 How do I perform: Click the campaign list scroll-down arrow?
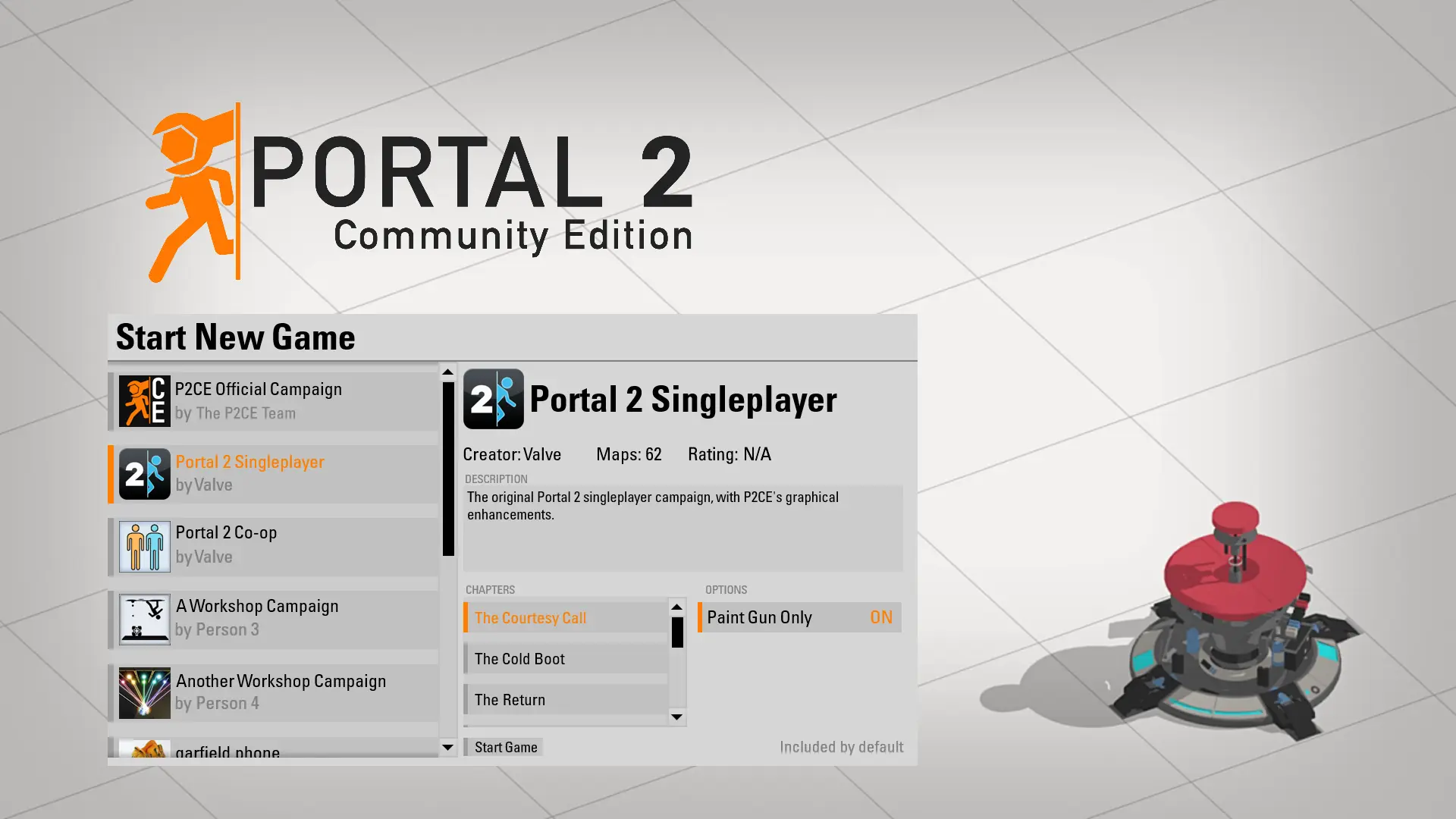coord(447,748)
